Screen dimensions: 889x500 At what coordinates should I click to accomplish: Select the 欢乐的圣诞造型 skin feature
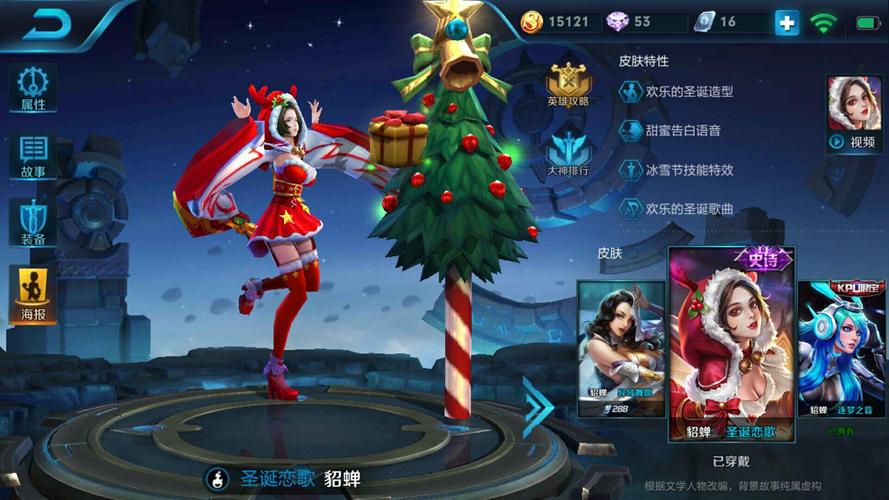point(676,92)
